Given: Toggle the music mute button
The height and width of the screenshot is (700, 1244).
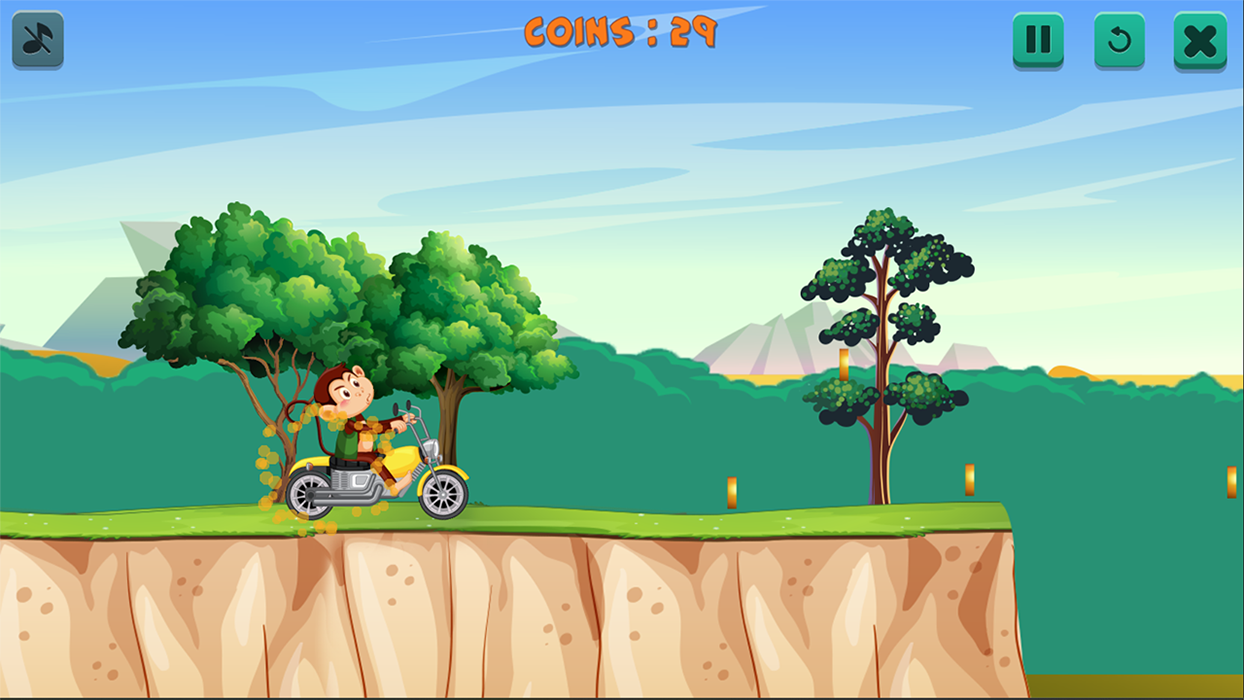Looking at the screenshot, I should click(x=38, y=40).
